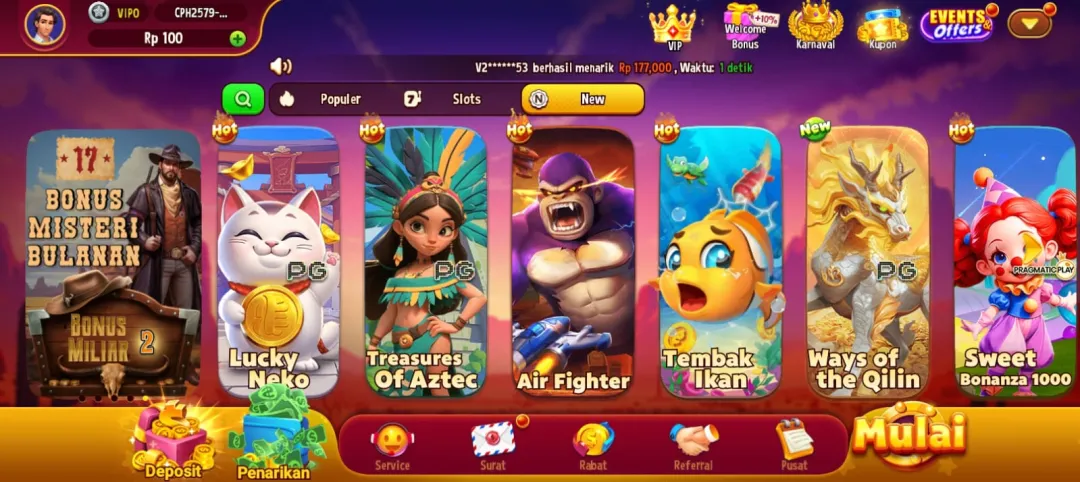This screenshot has width=1080, height=482.
Task: Open the Karnaval event
Action: click(815, 25)
